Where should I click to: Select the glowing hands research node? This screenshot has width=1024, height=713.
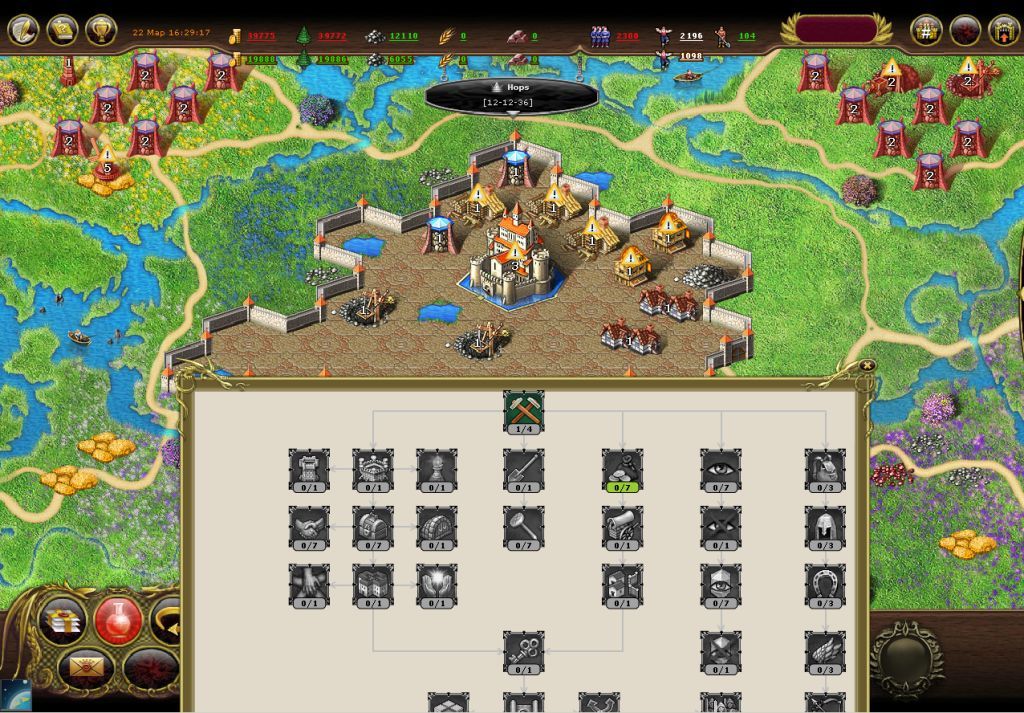point(436,585)
